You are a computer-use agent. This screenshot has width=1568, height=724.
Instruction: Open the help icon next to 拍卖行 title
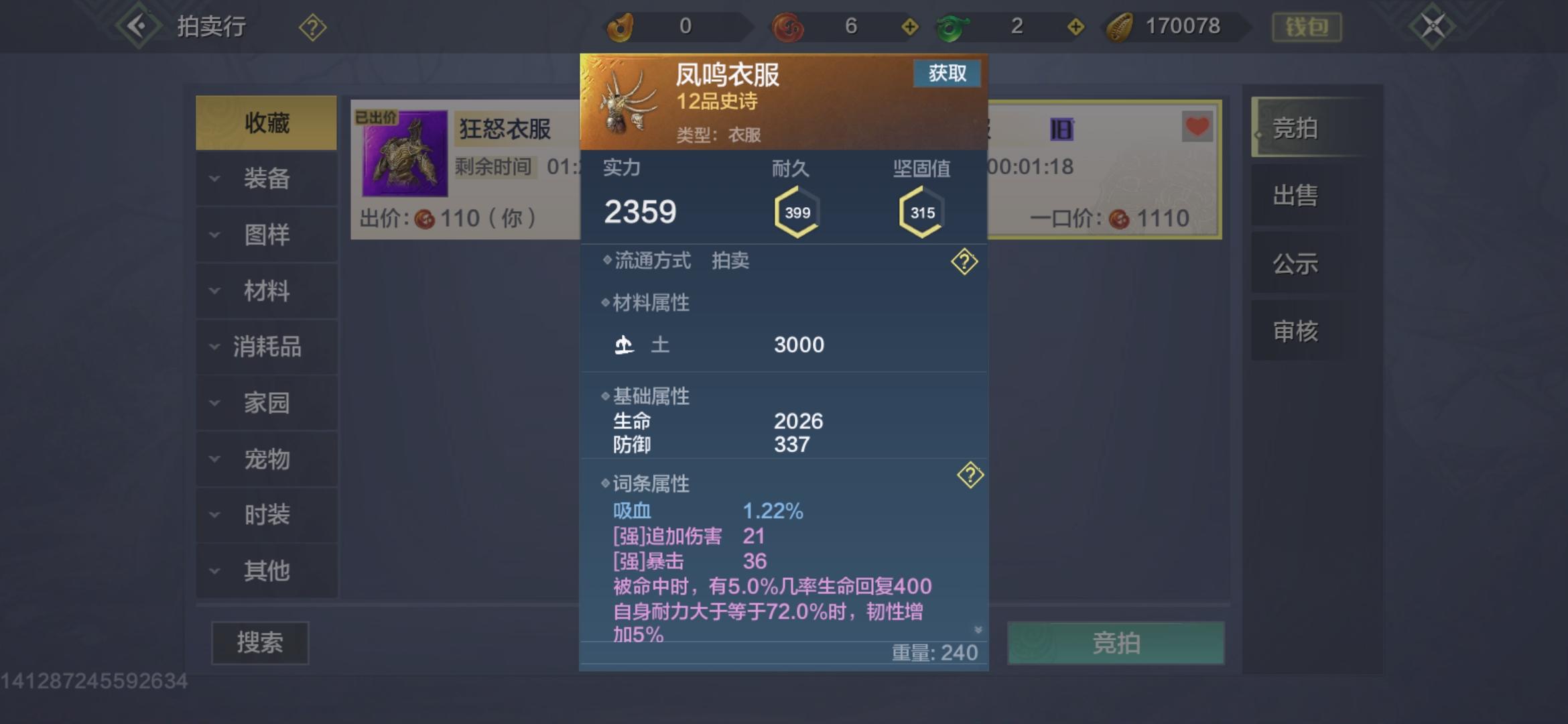(311, 27)
